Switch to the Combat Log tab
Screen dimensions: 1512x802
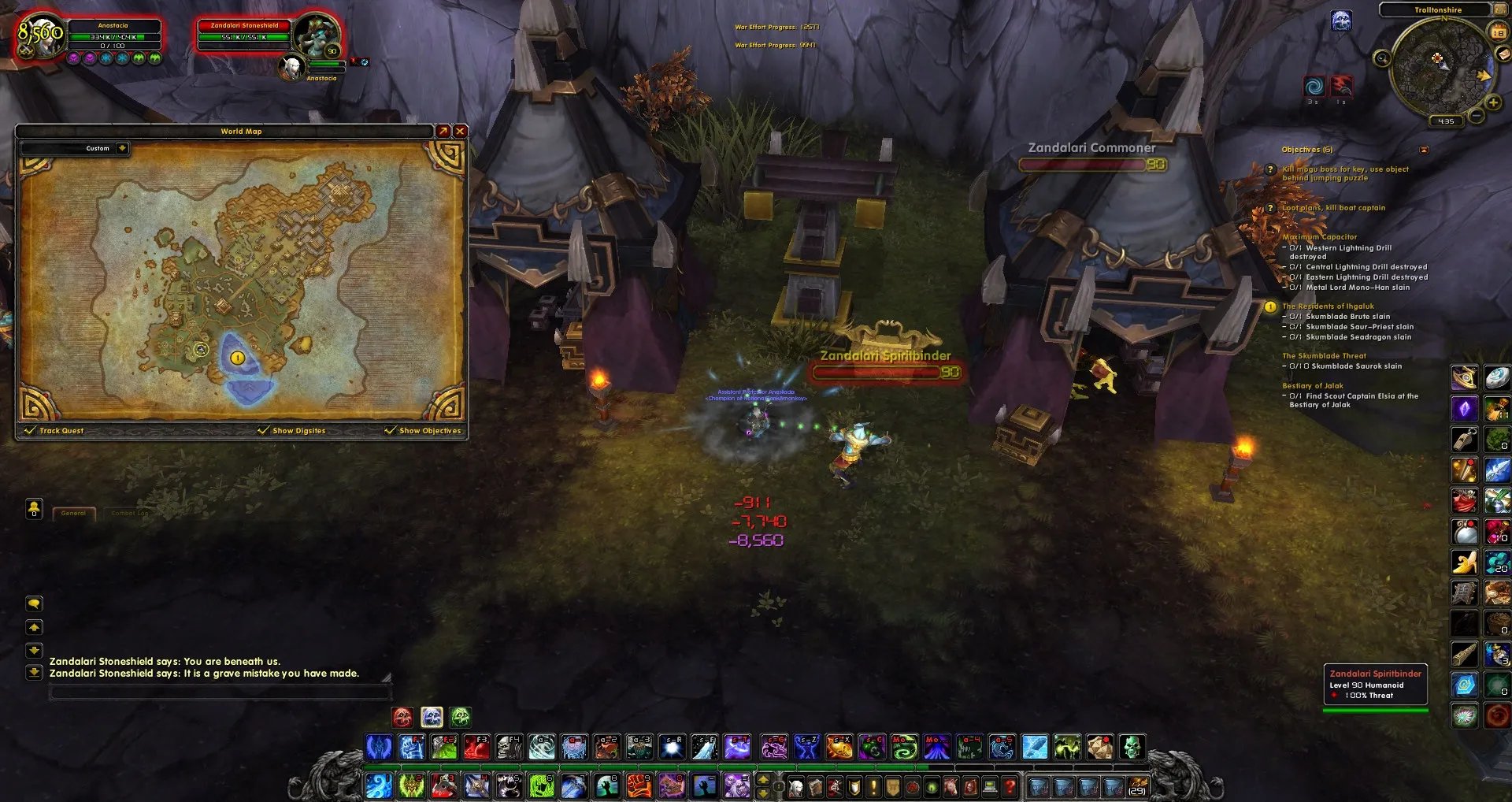tap(129, 514)
